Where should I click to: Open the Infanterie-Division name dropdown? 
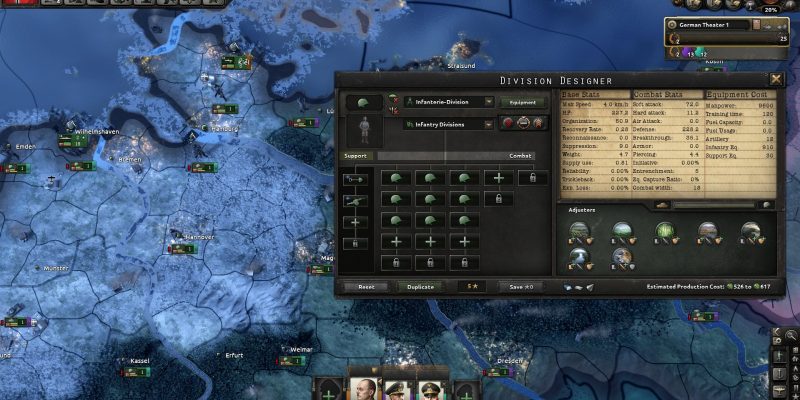pos(449,102)
